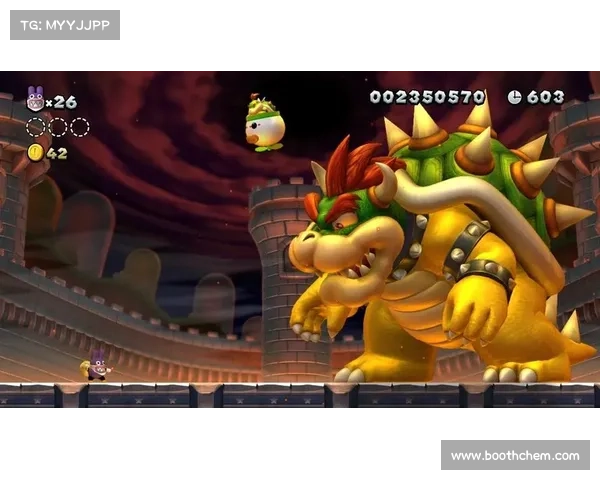The height and width of the screenshot is (480, 600).
Task: Click the TG: MYYJJPP label
Action: tap(64, 24)
